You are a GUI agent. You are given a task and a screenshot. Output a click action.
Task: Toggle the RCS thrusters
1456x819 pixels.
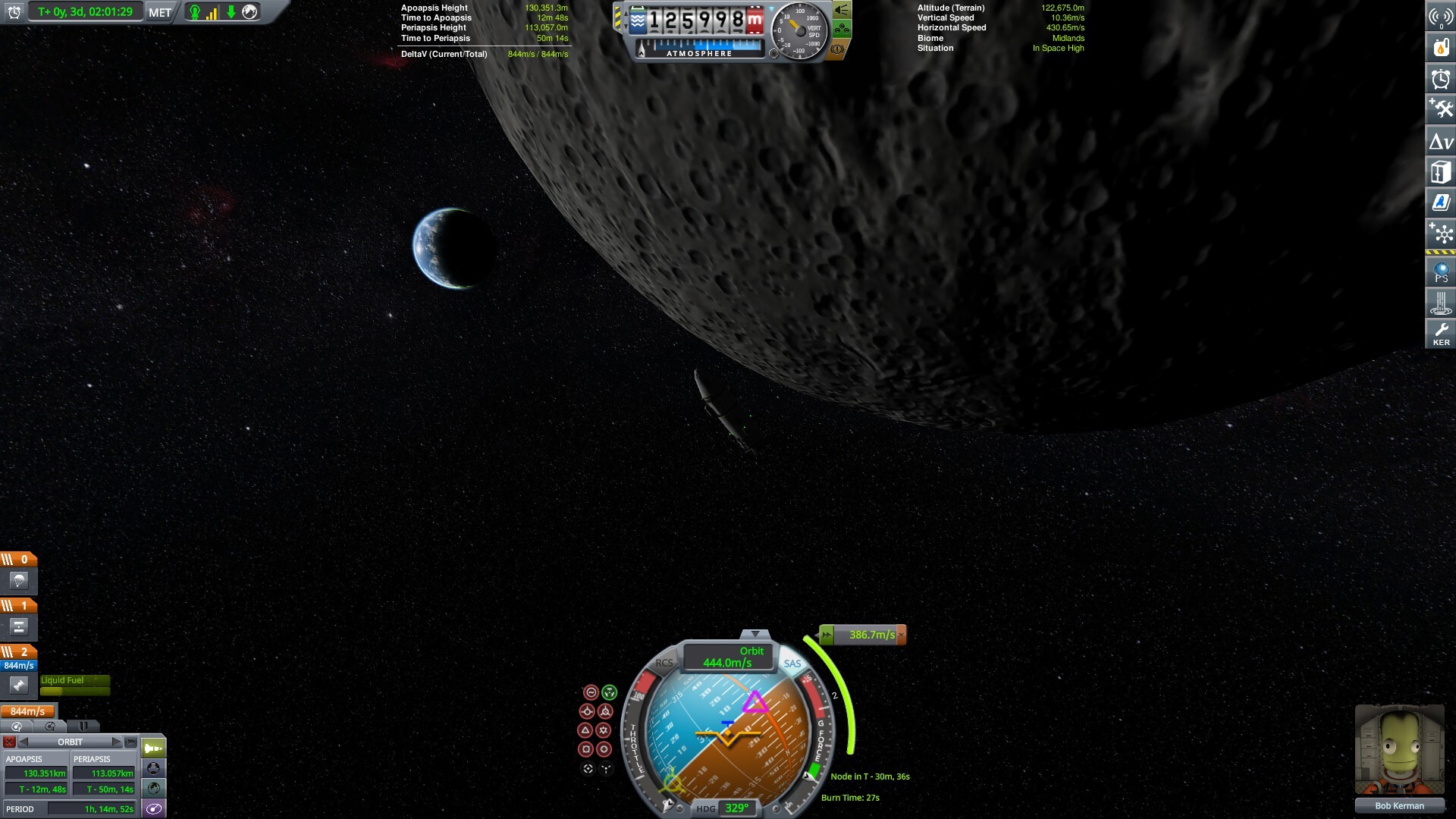point(664,663)
